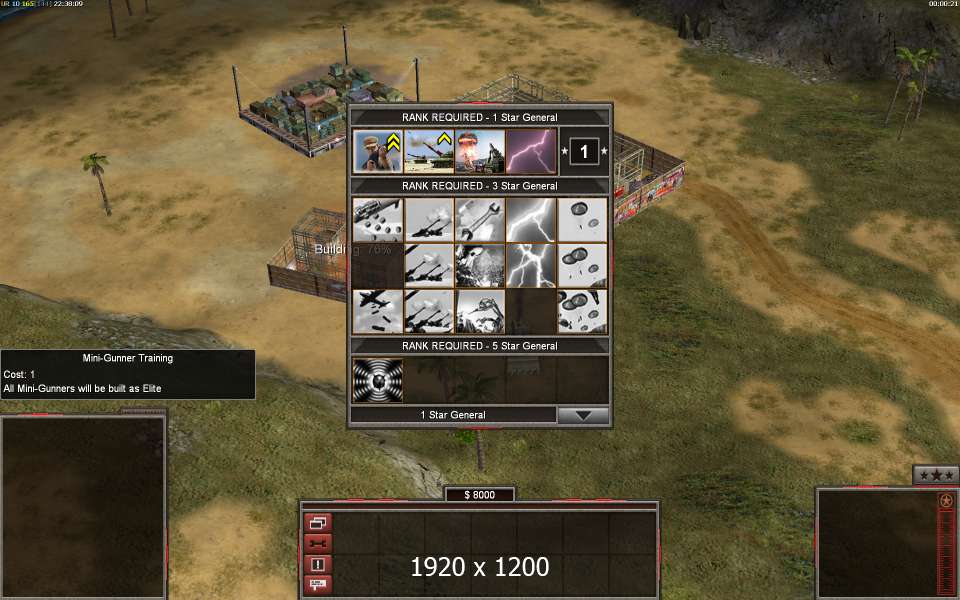Activate the red exclamation mark button
Viewport: 960px width, 600px height.
pyautogui.click(x=318, y=564)
